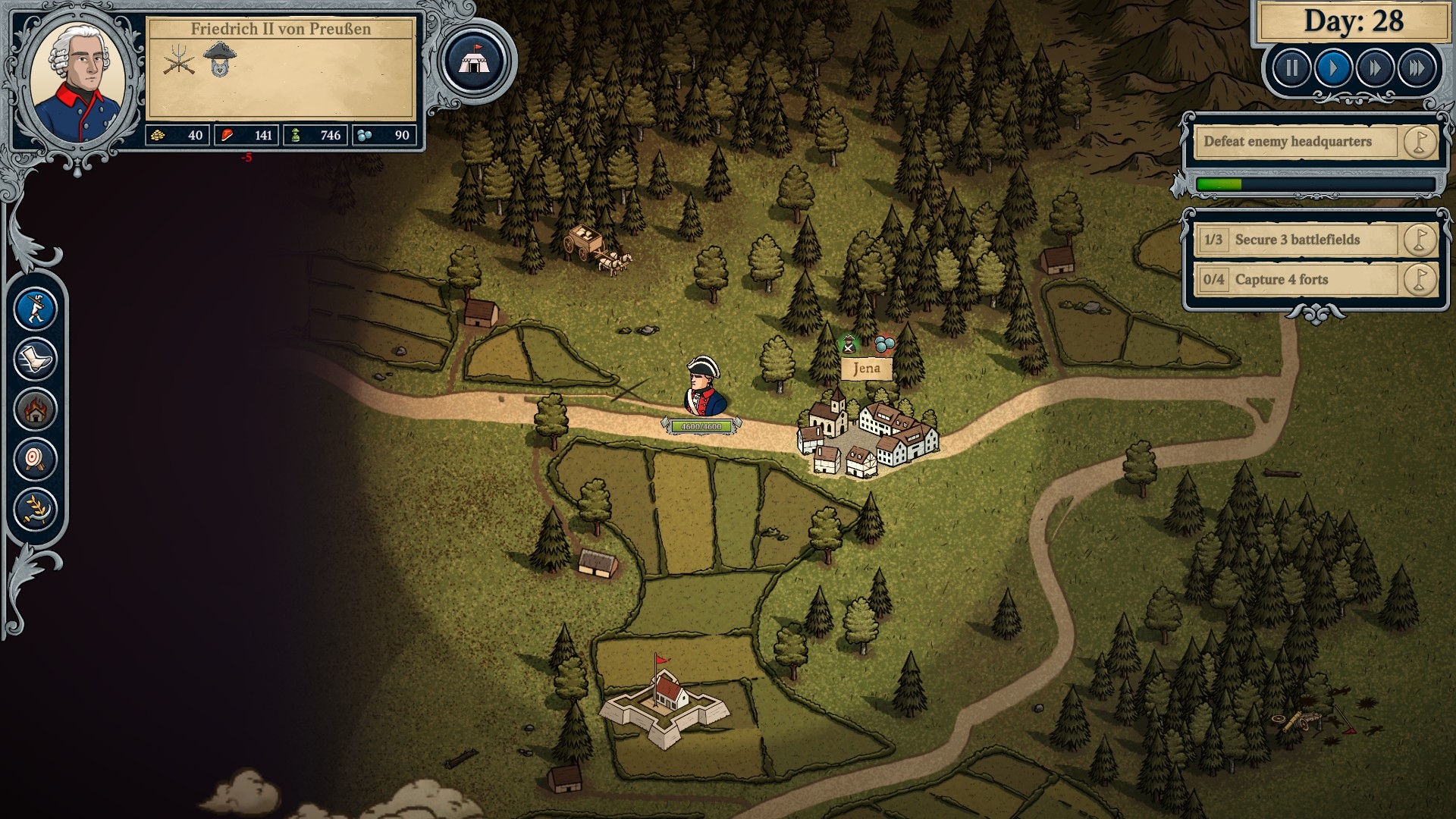This screenshot has height=819, width=1456.
Task: Select the marching soldier stance icon
Action: coord(36,309)
